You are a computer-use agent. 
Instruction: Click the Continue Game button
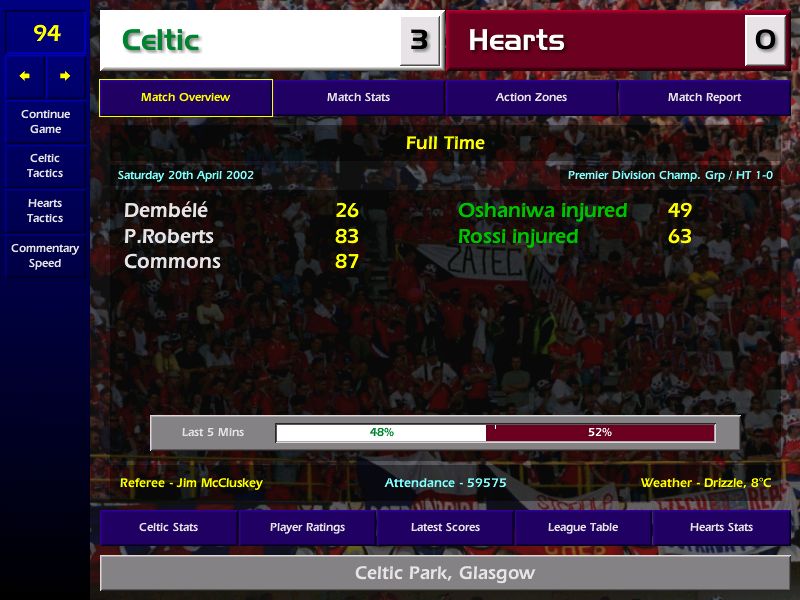[x=45, y=121]
